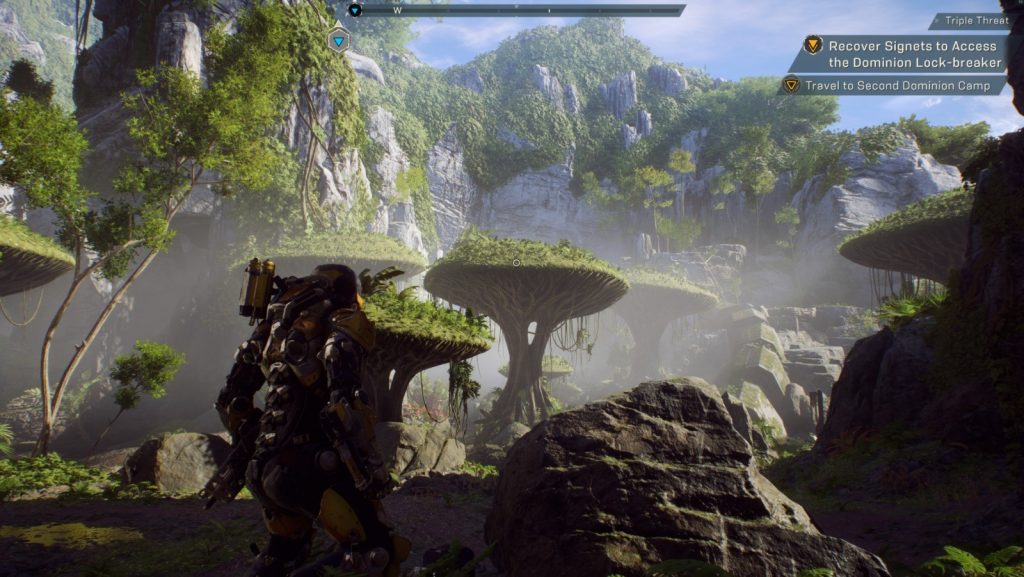
Task: Click the blue hexagonal waypoint marker
Action: (339, 41)
